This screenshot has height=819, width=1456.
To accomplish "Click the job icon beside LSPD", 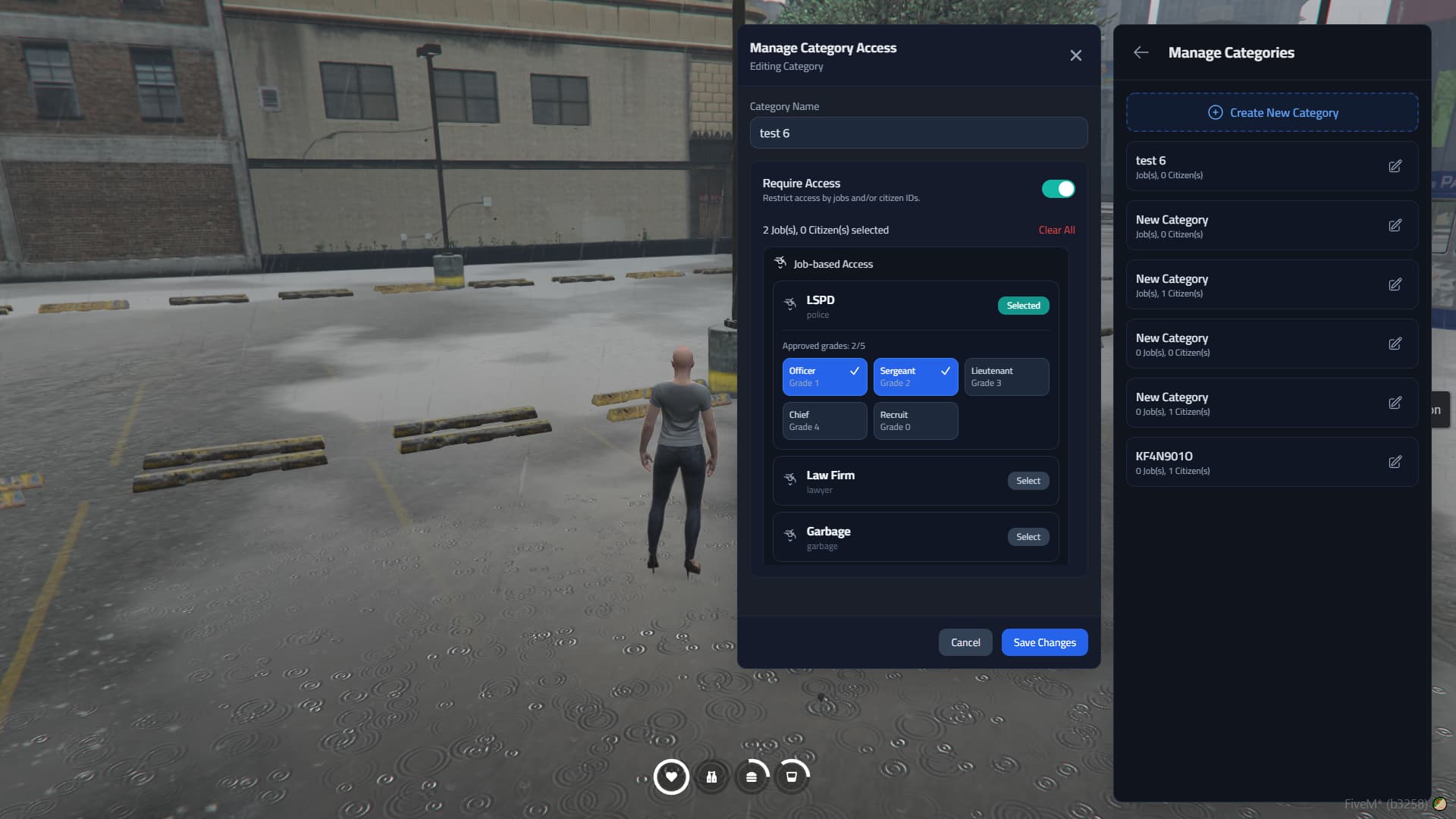I will click(x=789, y=306).
